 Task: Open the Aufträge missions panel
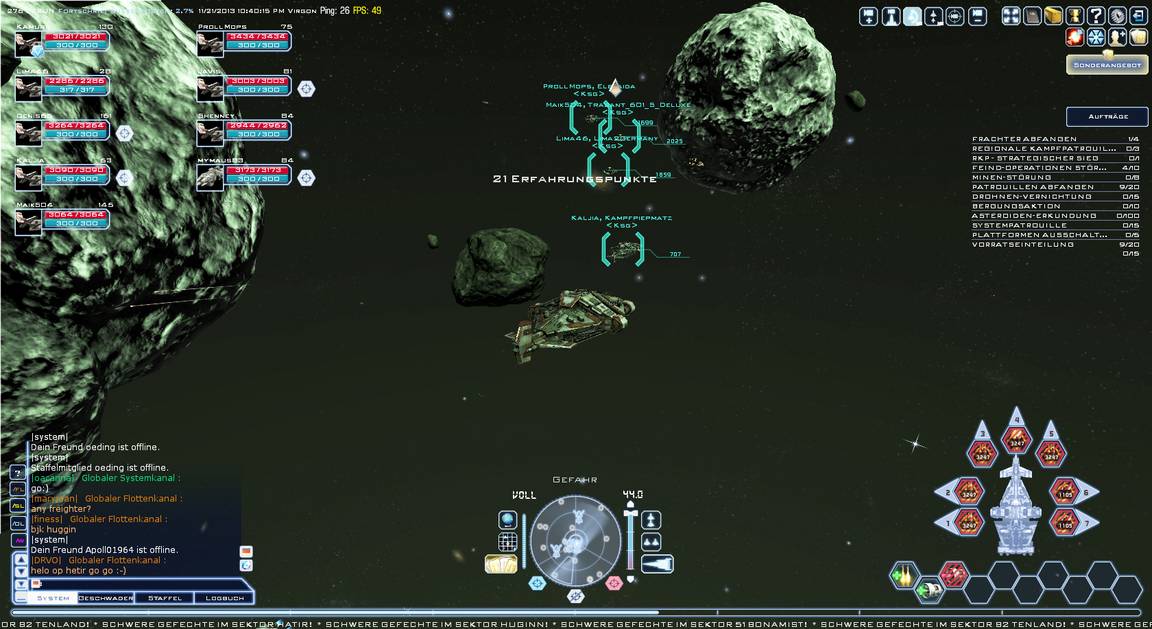1106,117
